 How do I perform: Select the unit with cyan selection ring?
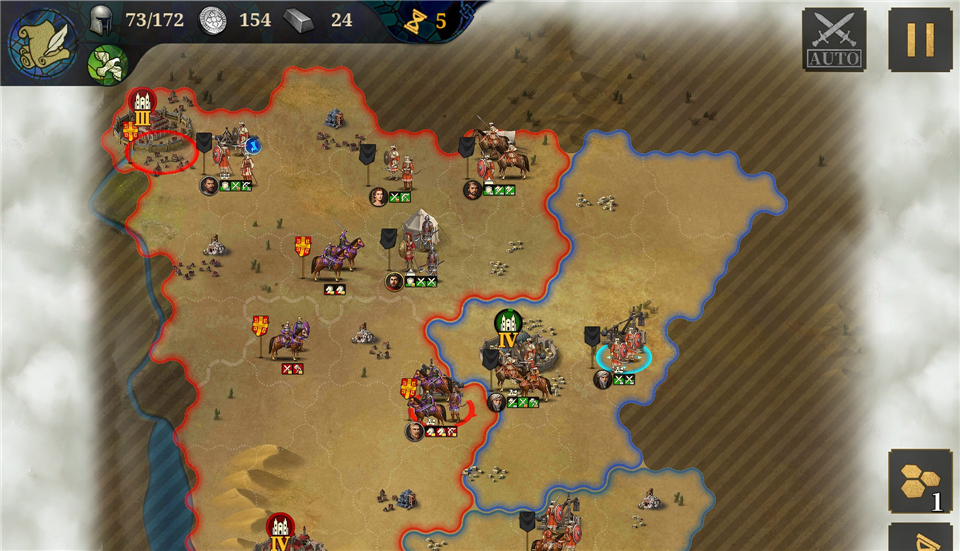point(624,350)
